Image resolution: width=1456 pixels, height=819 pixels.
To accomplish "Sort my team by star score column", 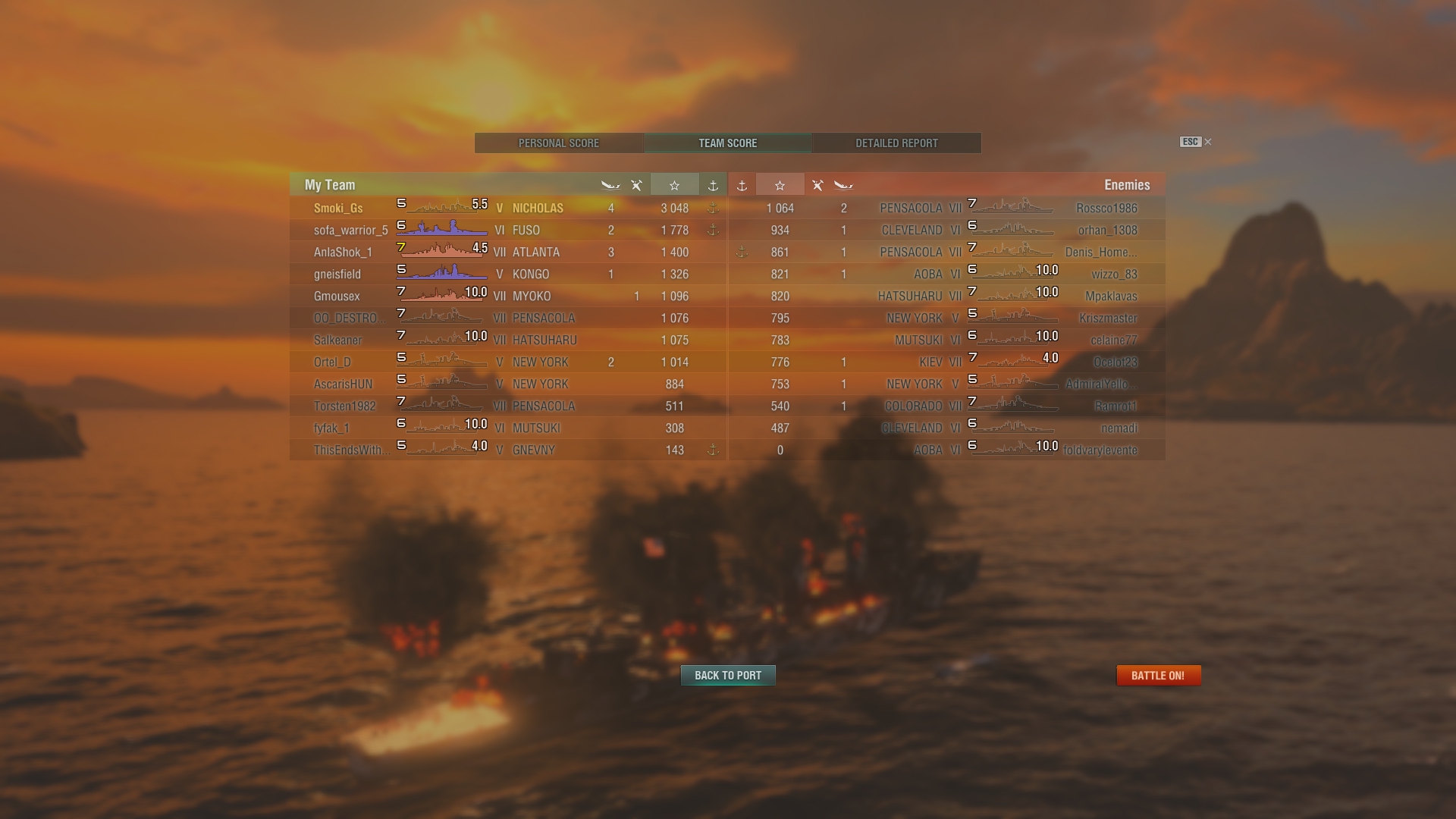I will (674, 185).
